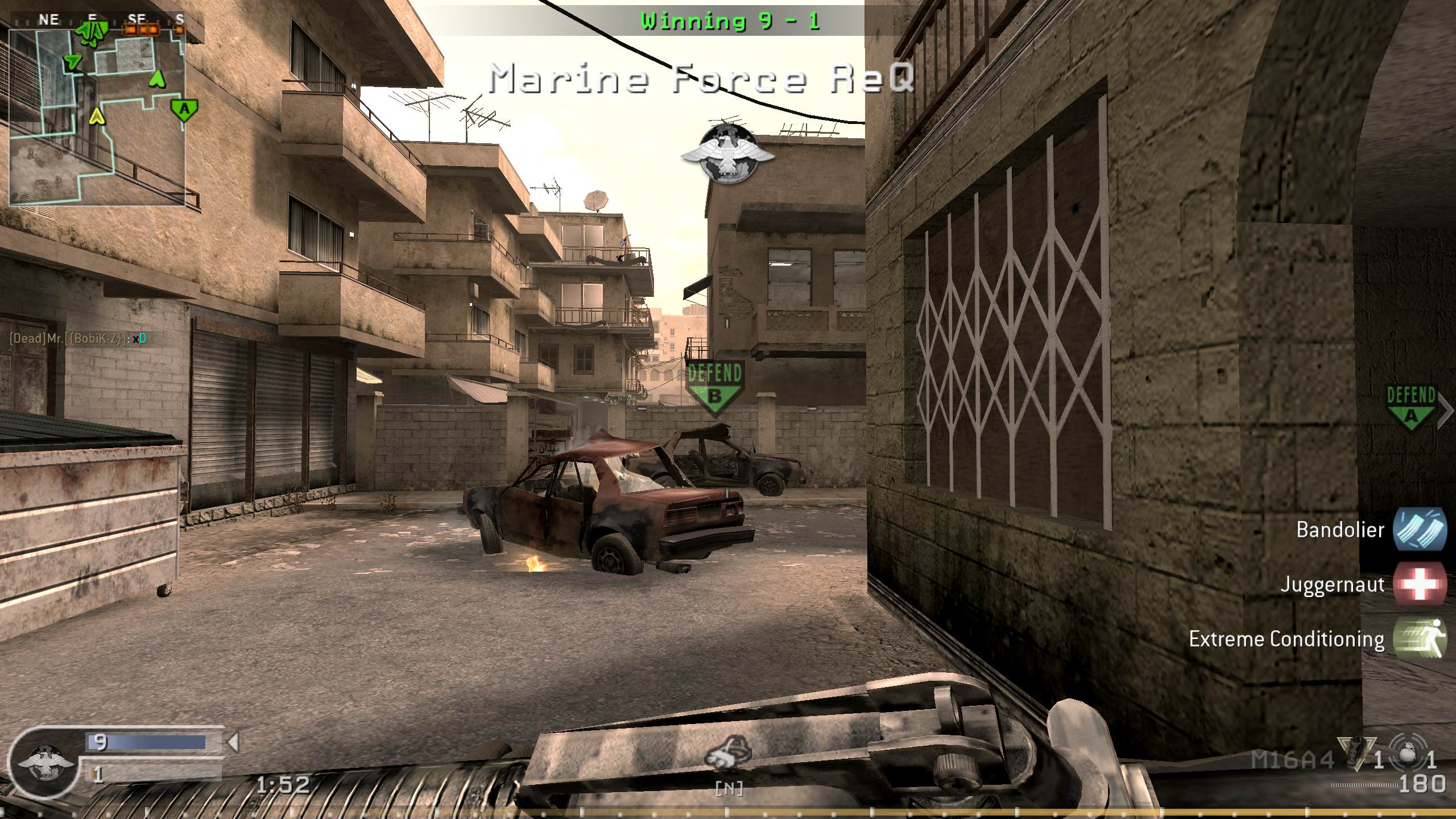Click the chat message from Mr.[{BobiK-Z}]
Viewport: 1456px width, 819px height.
(x=78, y=339)
